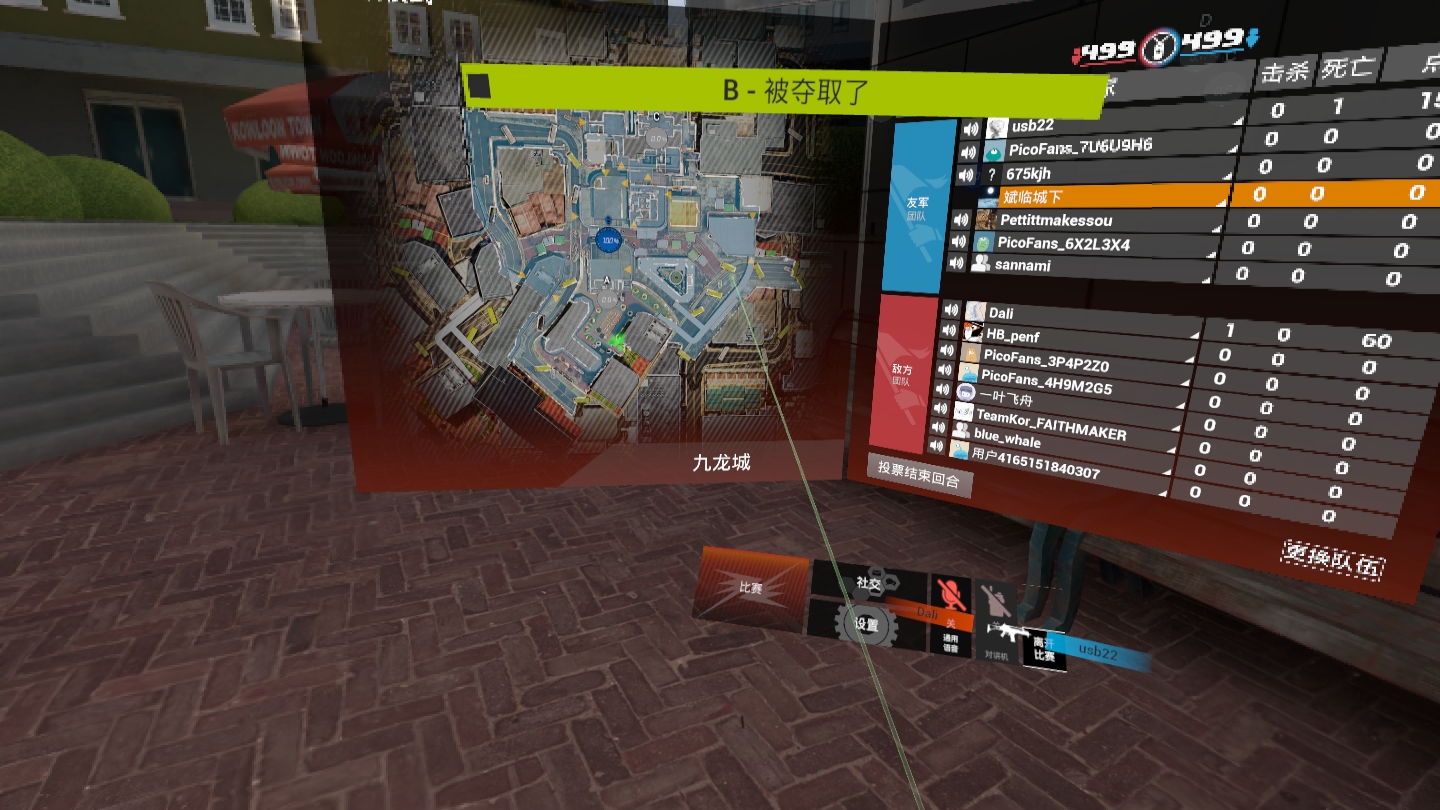Click sannami's group avatar icon
Viewport: 1440px width, 810px height.
coord(980,264)
